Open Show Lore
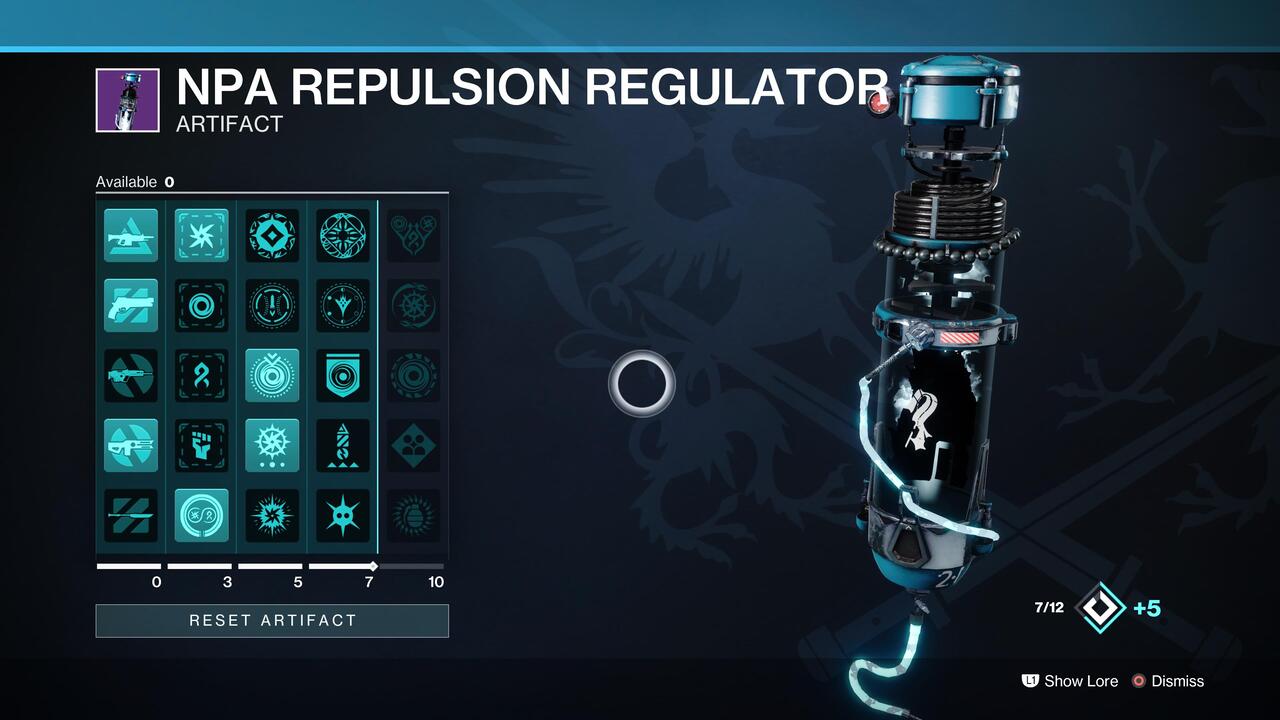The image size is (1280, 720). tap(1080, 681)
